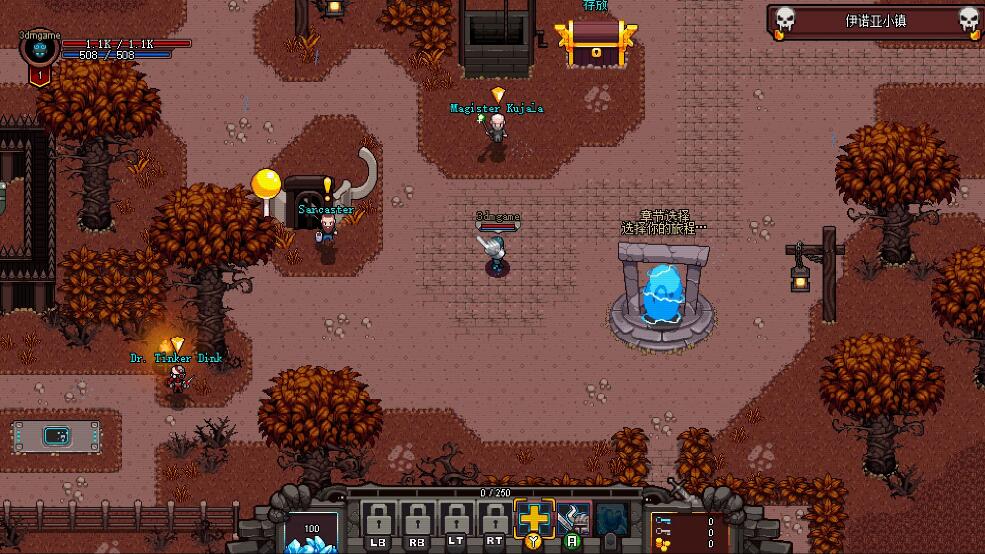
Task: Activate the golden cross healing ability
Action: coord(534,519)
